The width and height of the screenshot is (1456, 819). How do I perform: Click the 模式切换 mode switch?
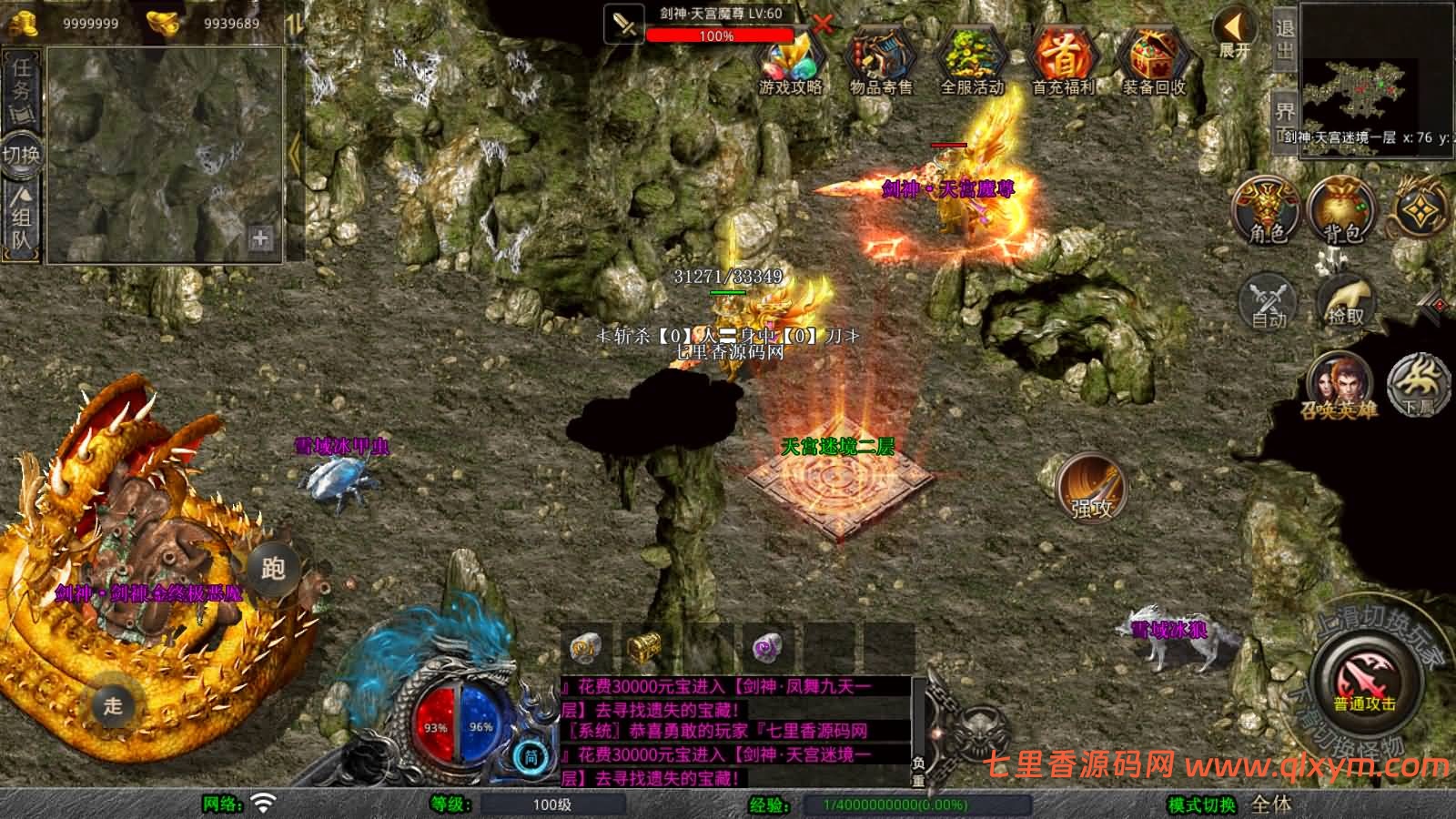[1201, 804]
